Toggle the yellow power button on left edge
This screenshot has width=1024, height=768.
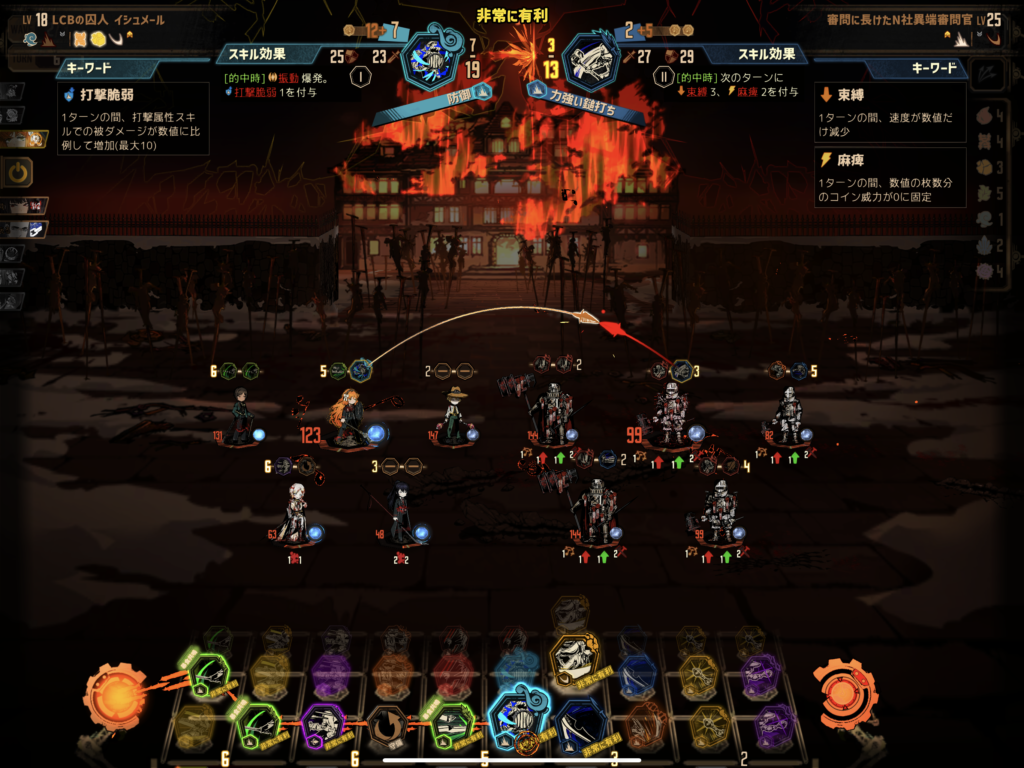tap(19, 172)
